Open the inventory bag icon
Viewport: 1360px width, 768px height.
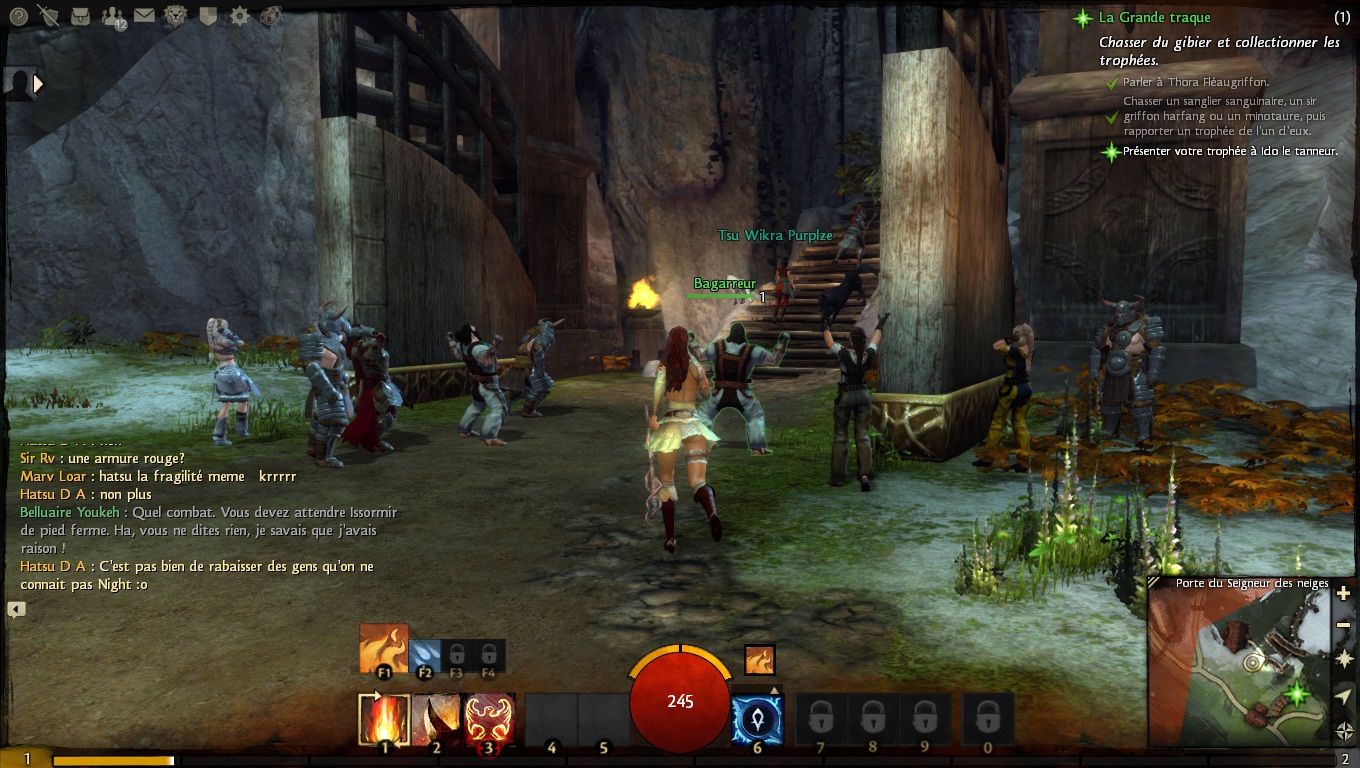click(81, 15)
